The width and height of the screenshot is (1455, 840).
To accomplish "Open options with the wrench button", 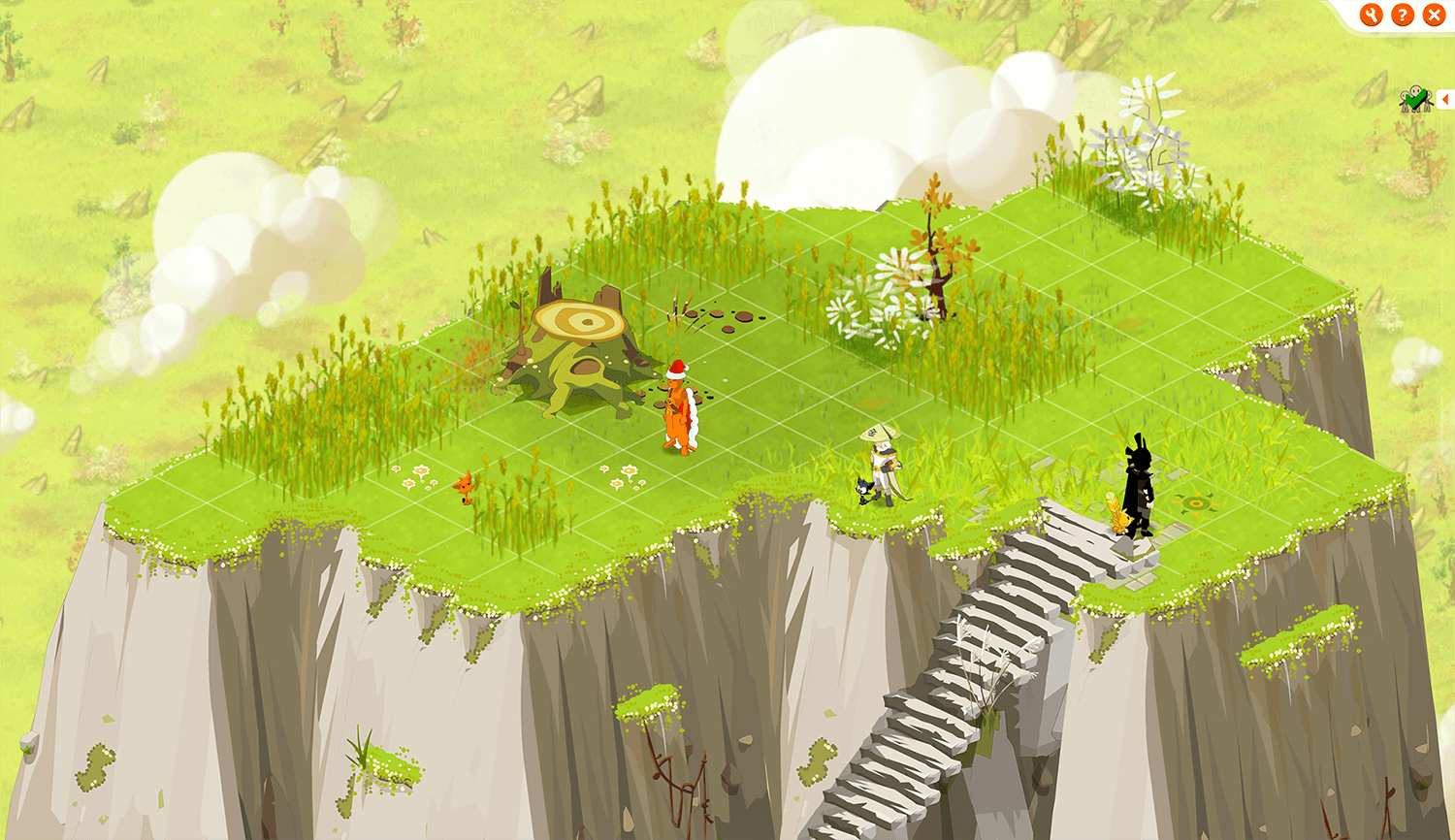I will (x=1371, y=15).
